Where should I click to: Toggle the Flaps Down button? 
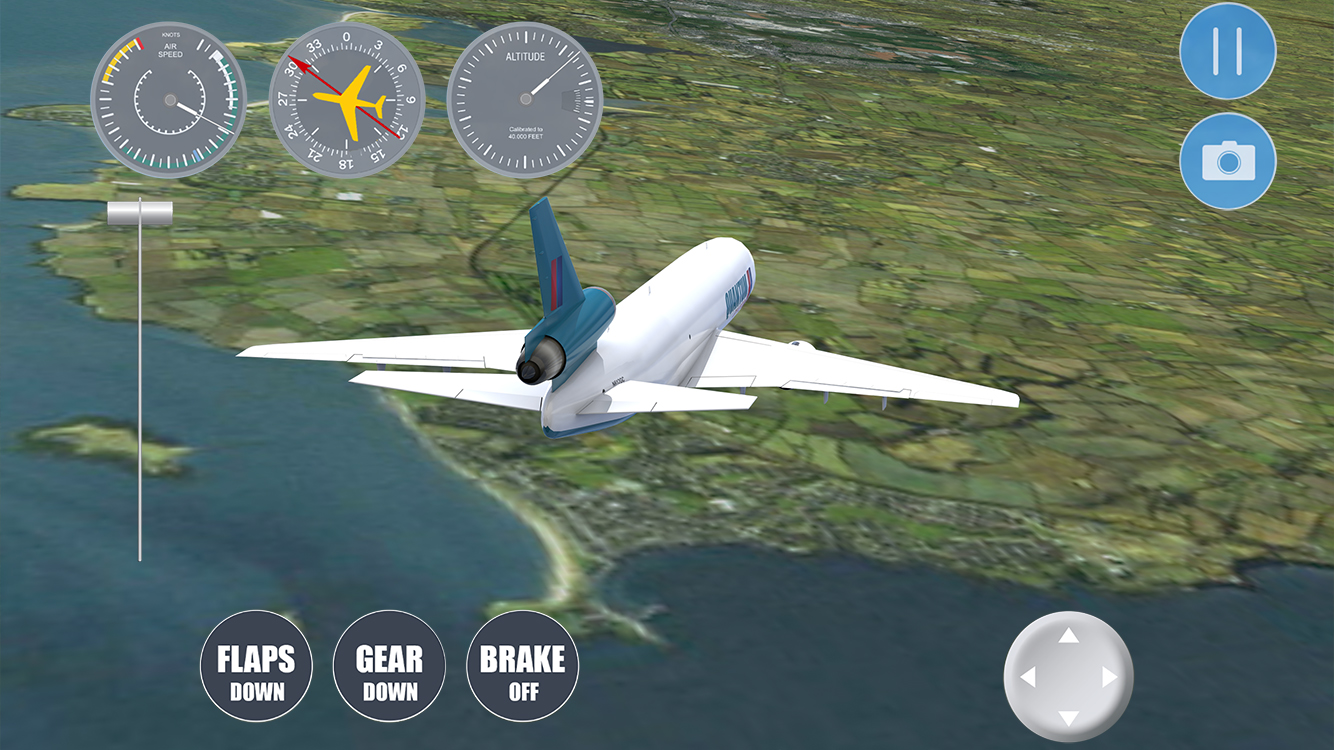(256, 666)
